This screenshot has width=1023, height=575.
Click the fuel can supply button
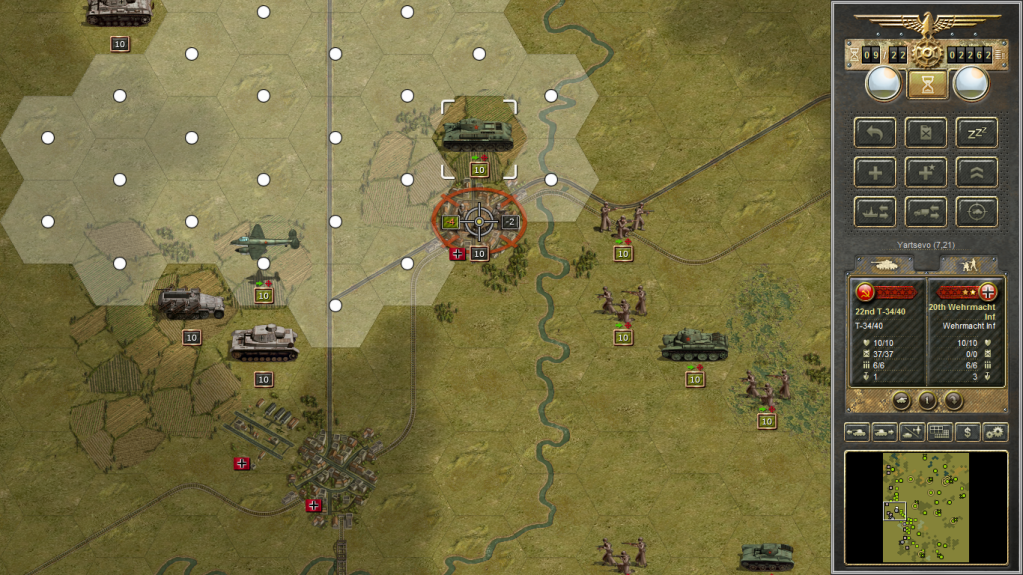[926, 133]
